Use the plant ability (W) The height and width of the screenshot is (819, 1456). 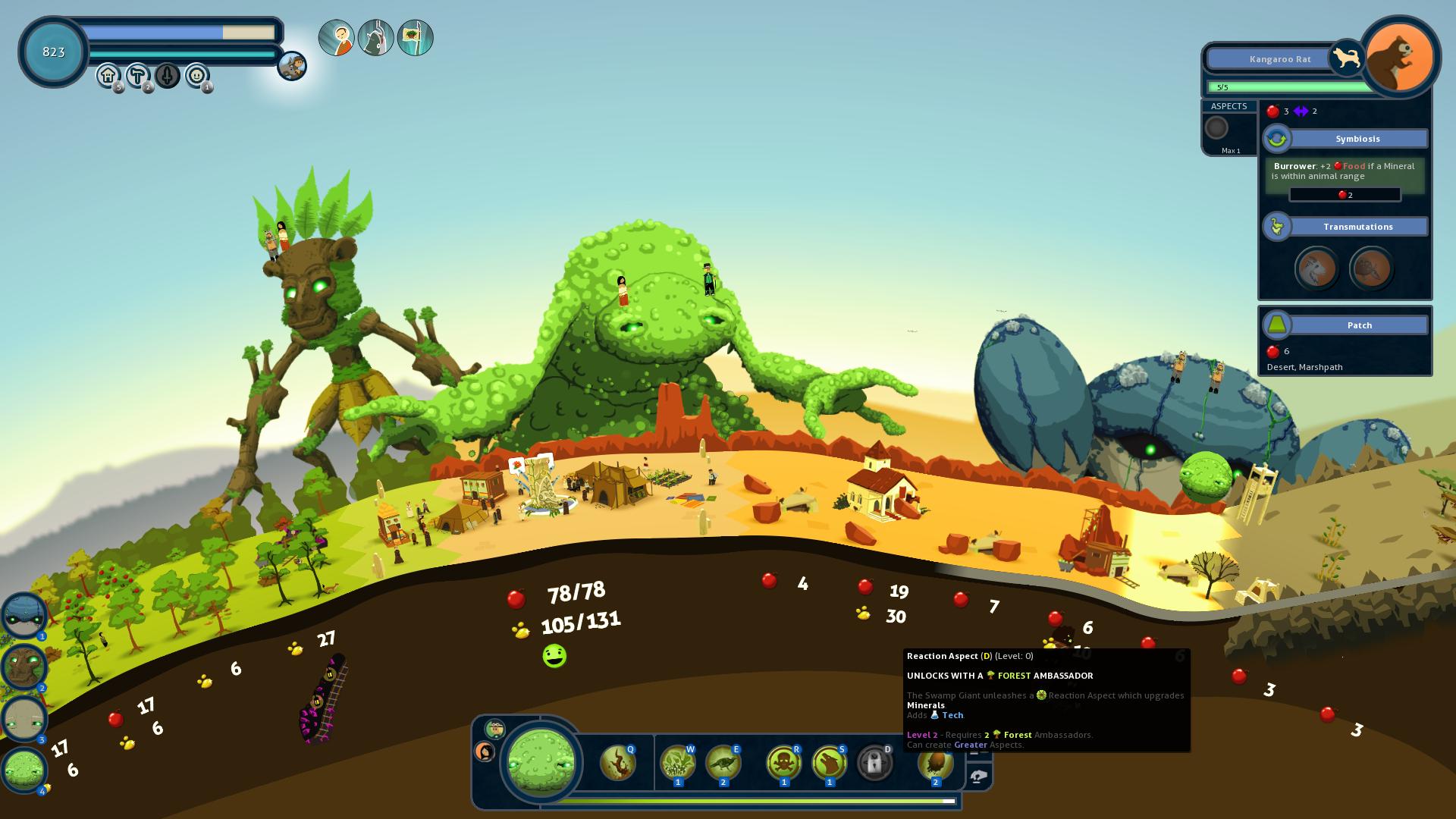click(677, 763)
